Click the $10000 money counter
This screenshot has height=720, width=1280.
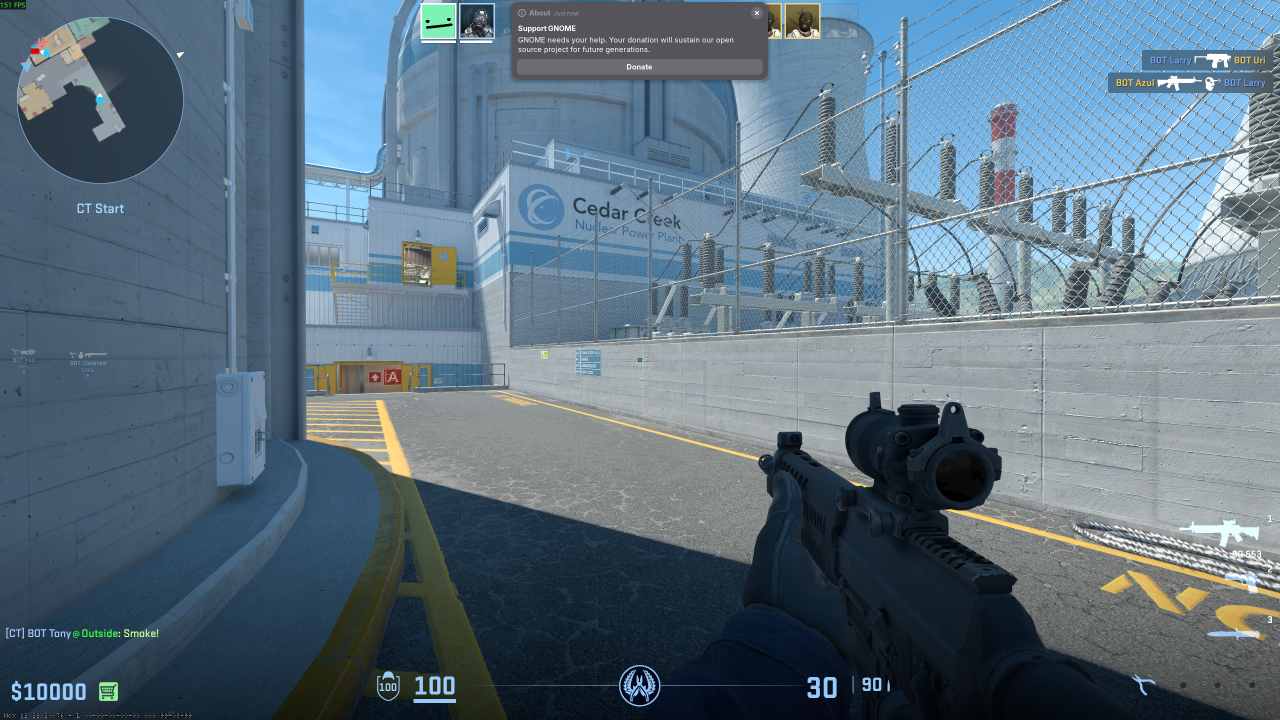[48, 691]
